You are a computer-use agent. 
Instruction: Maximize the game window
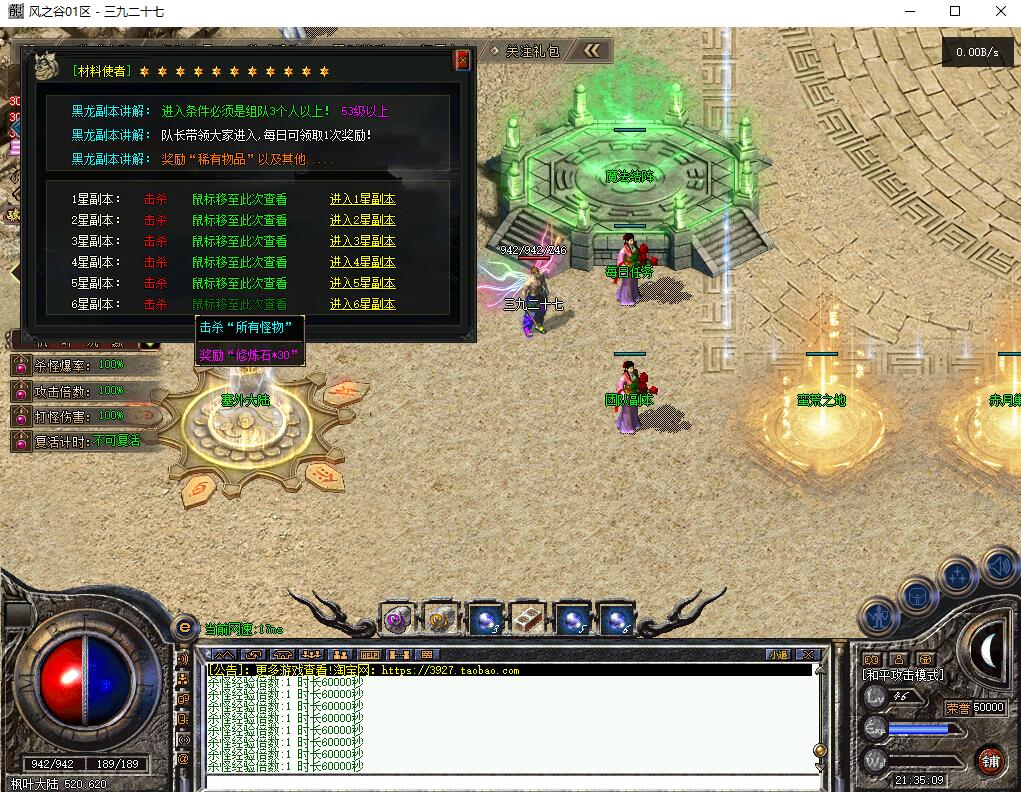click(x=954, y=12)
